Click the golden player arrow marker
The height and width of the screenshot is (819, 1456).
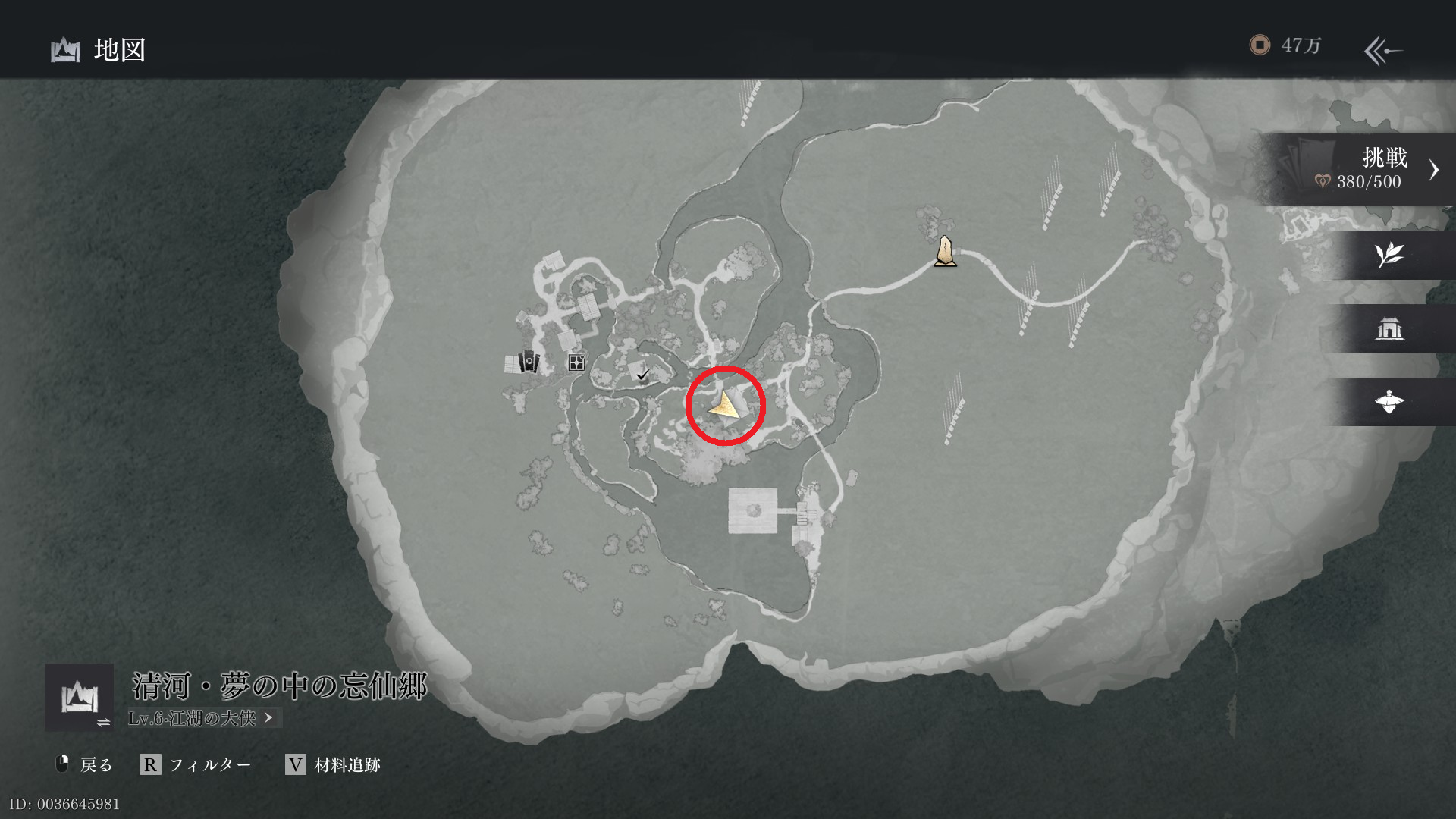coord(725,406)
